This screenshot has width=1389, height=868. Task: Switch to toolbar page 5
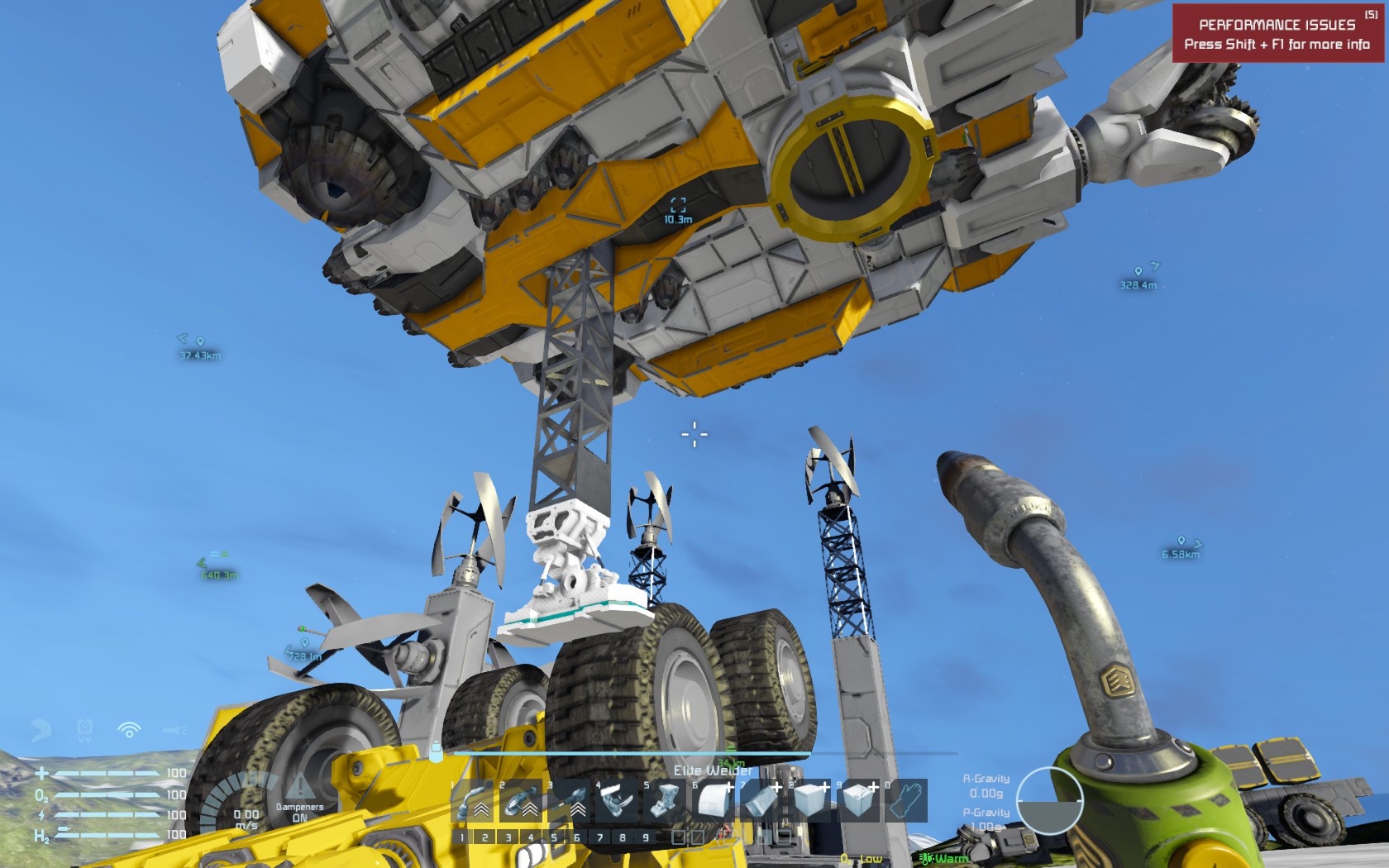click(555, 838)
